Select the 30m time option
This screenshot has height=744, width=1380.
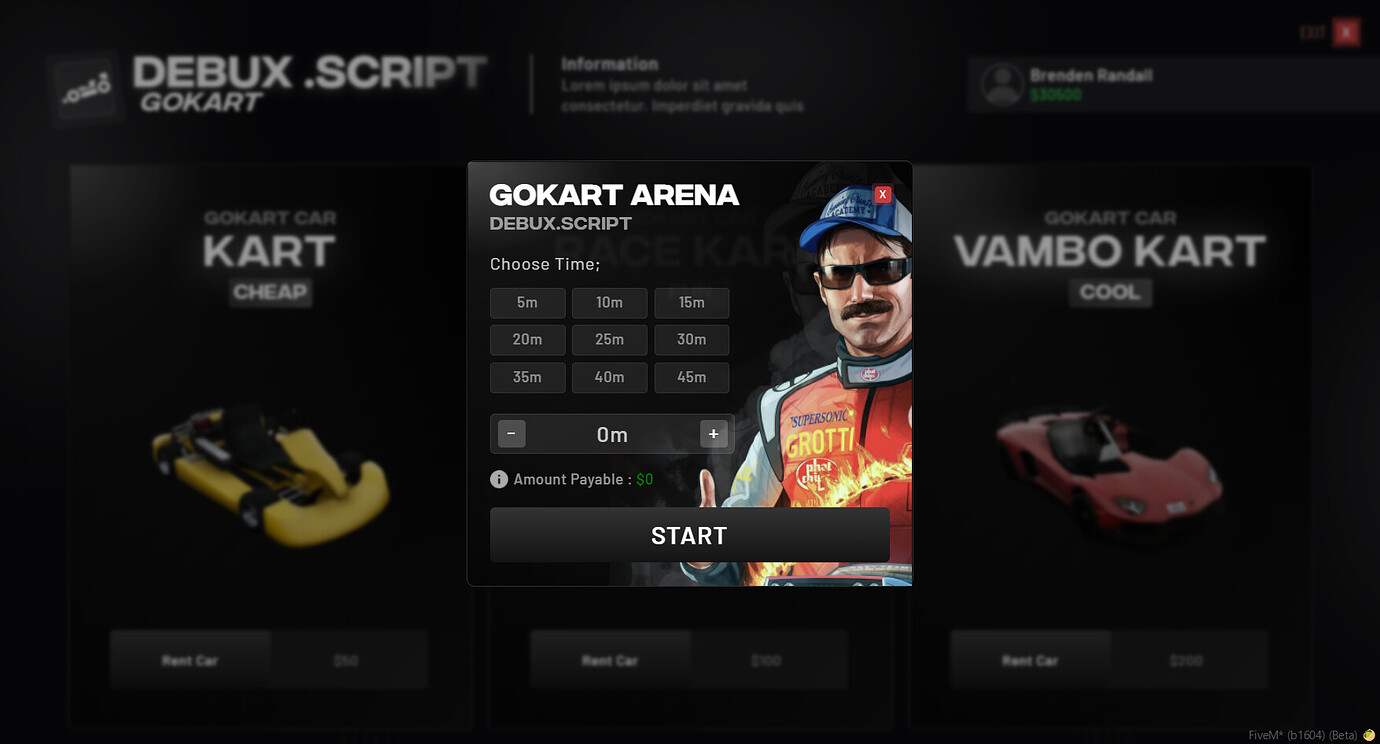coord(691,340)
